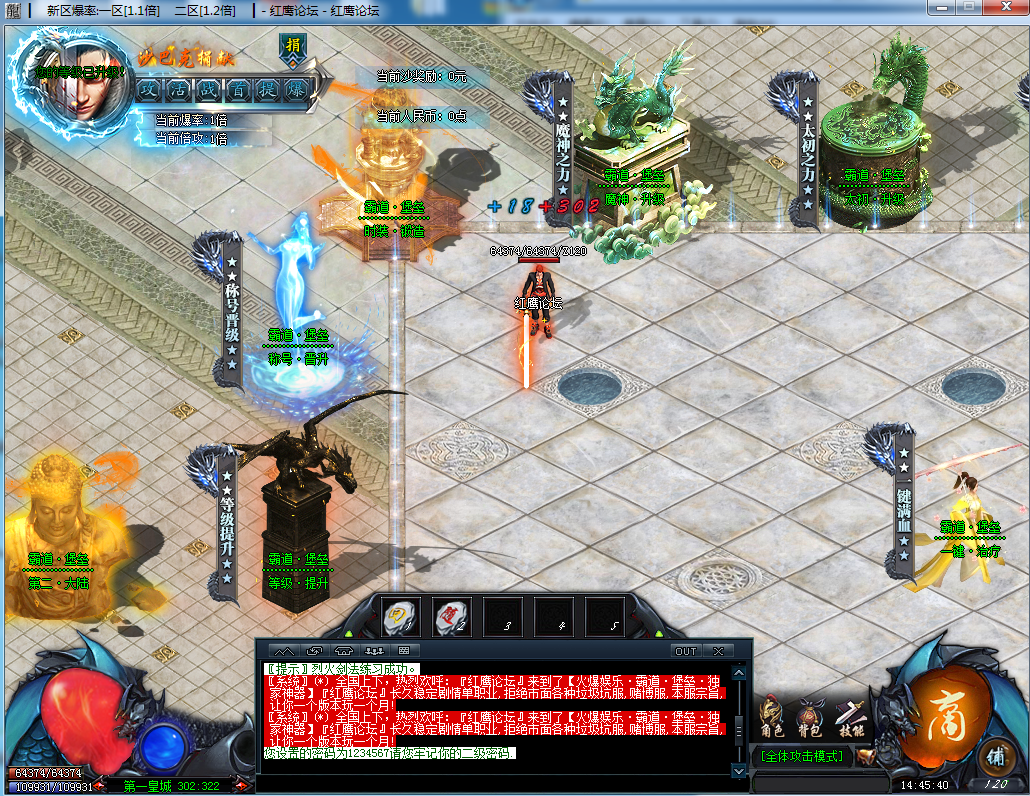Click the 攻 button in the top bar

150,88
